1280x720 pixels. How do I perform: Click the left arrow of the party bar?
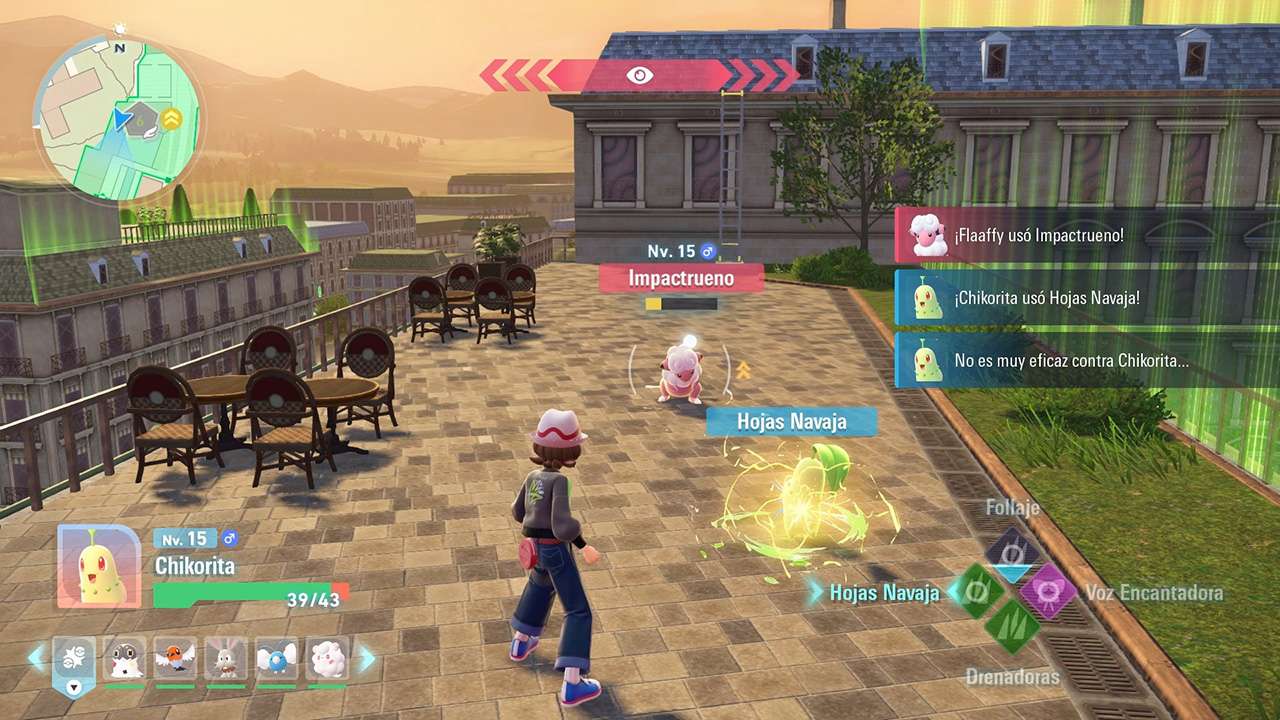click(x=35, y=657)
